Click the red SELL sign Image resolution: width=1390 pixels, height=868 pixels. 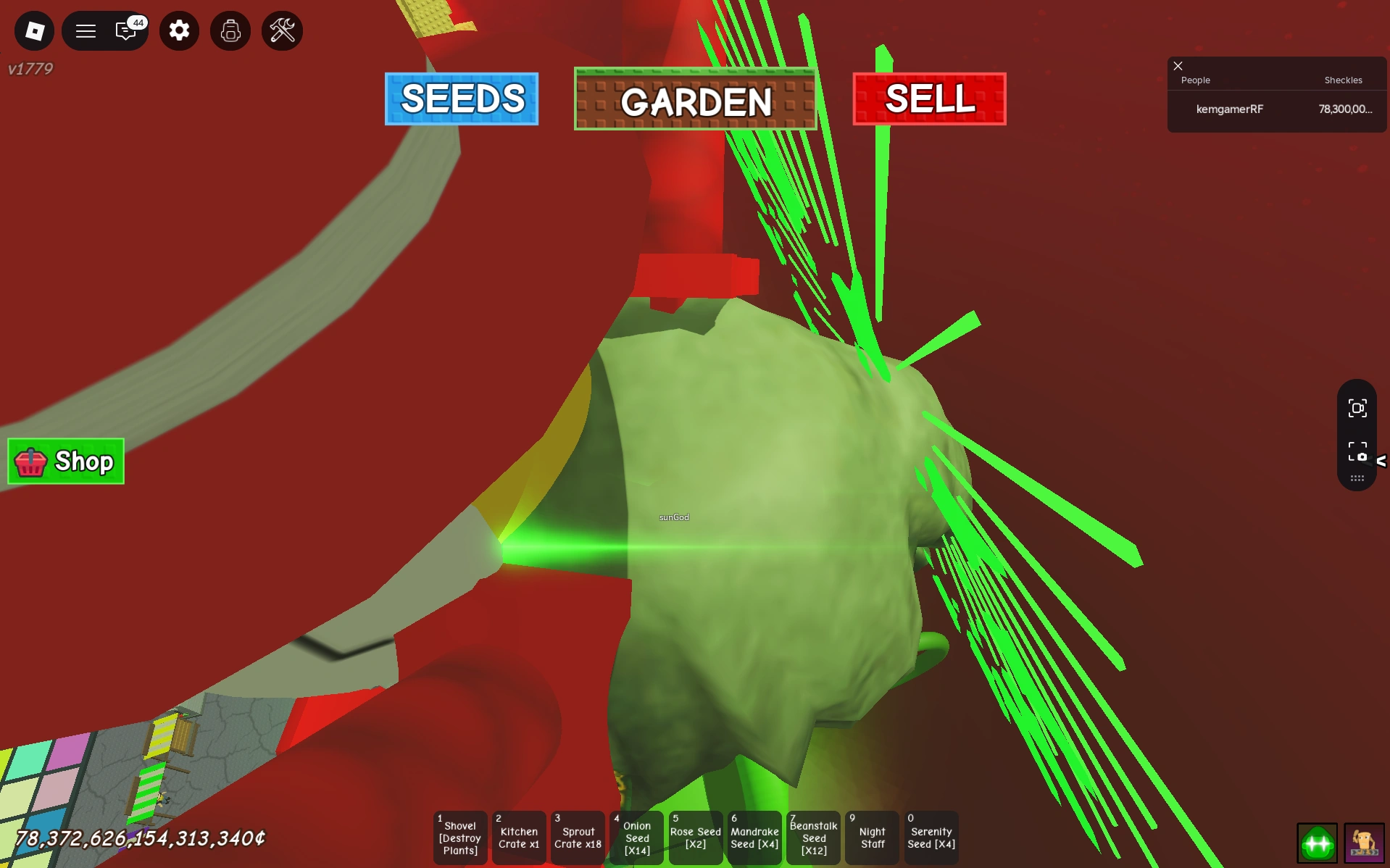click(929, 99)
